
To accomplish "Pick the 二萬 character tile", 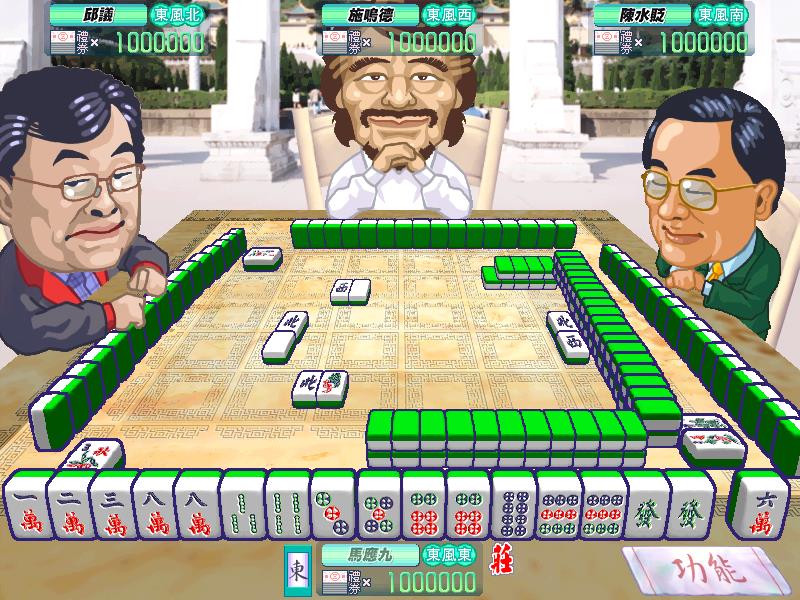I will pos(68,506).
